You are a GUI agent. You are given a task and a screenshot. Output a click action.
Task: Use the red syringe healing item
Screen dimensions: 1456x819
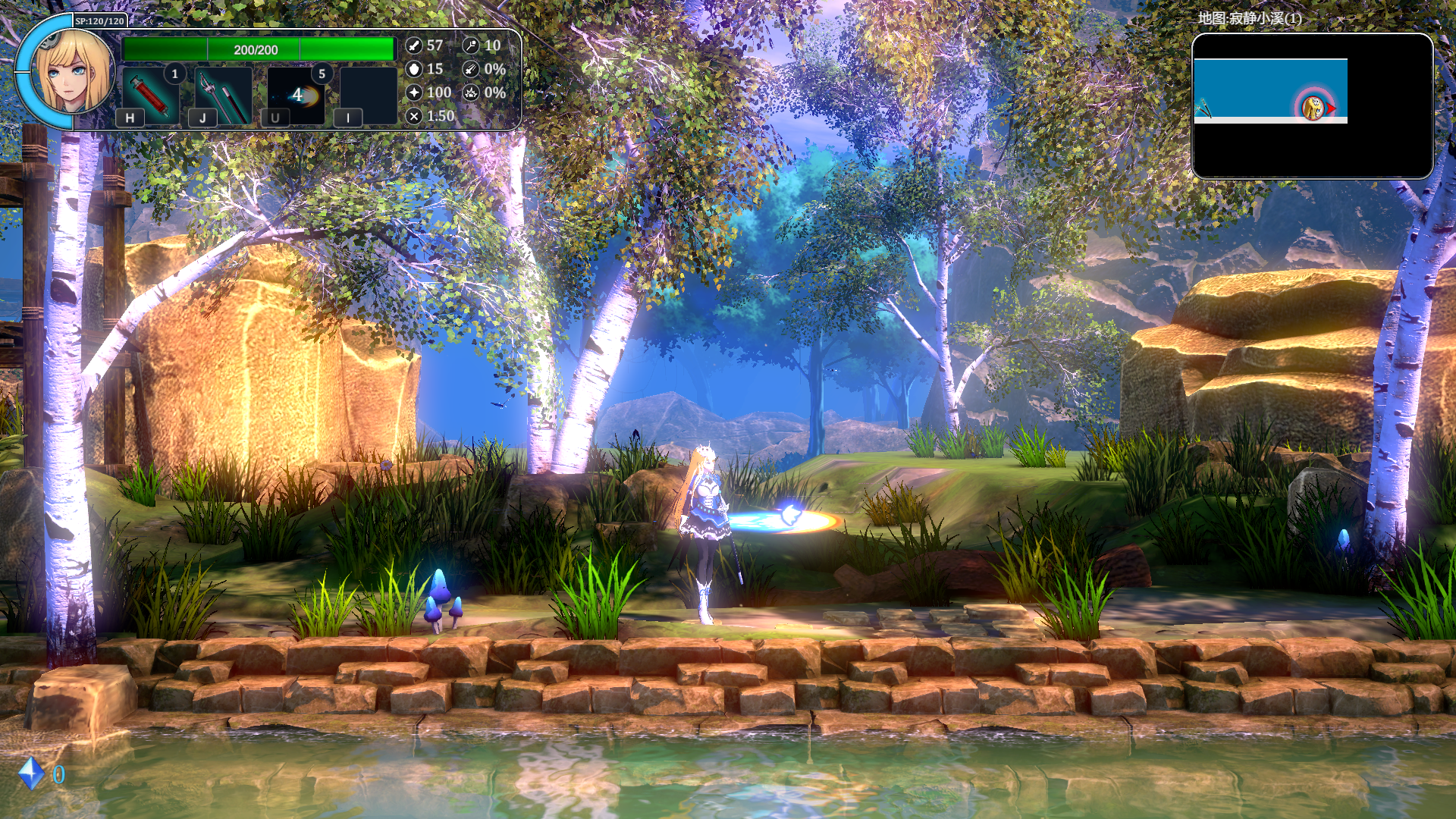[151, 95]
